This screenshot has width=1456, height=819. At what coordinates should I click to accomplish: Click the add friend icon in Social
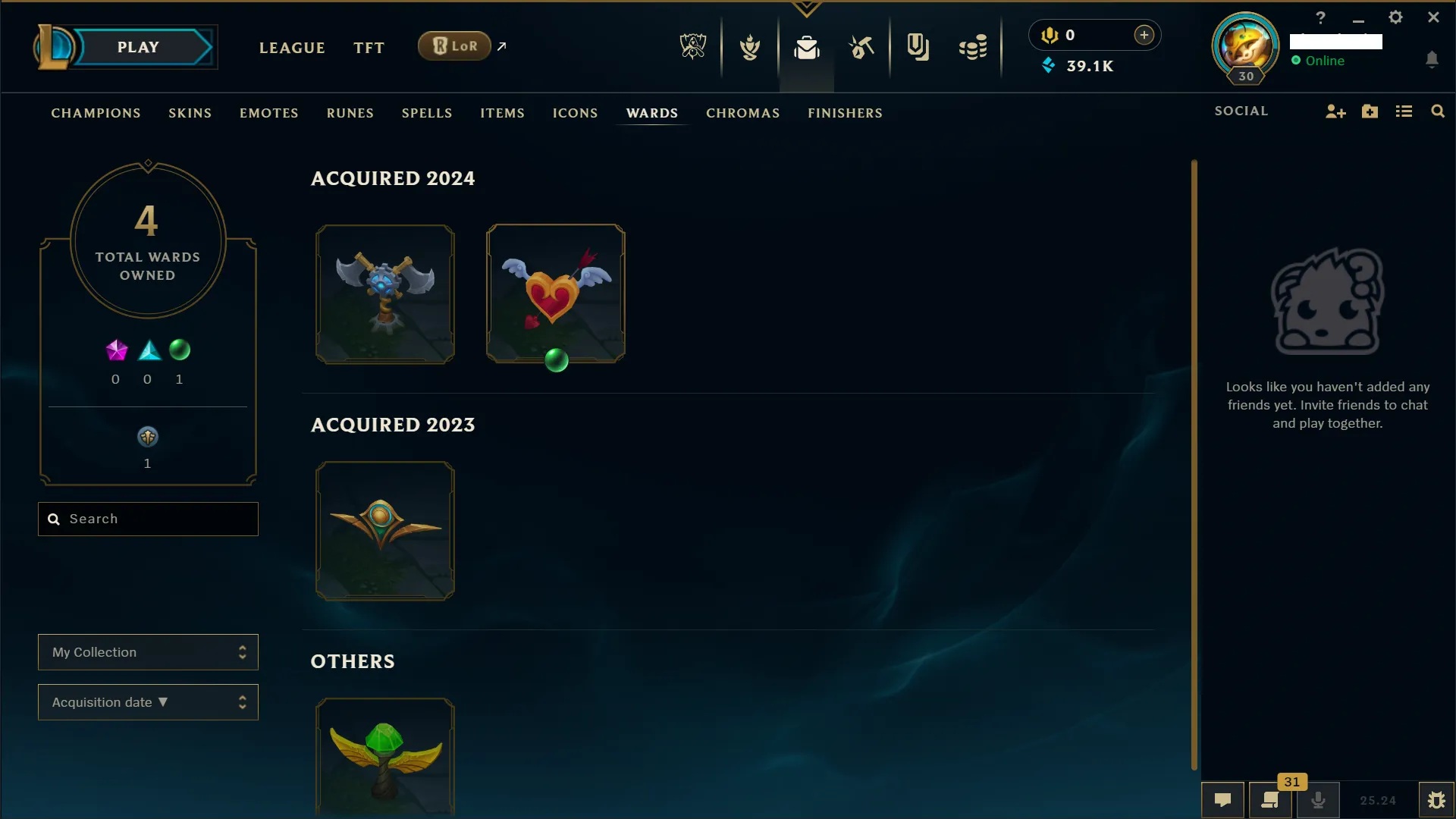(x=1335, y=111)
